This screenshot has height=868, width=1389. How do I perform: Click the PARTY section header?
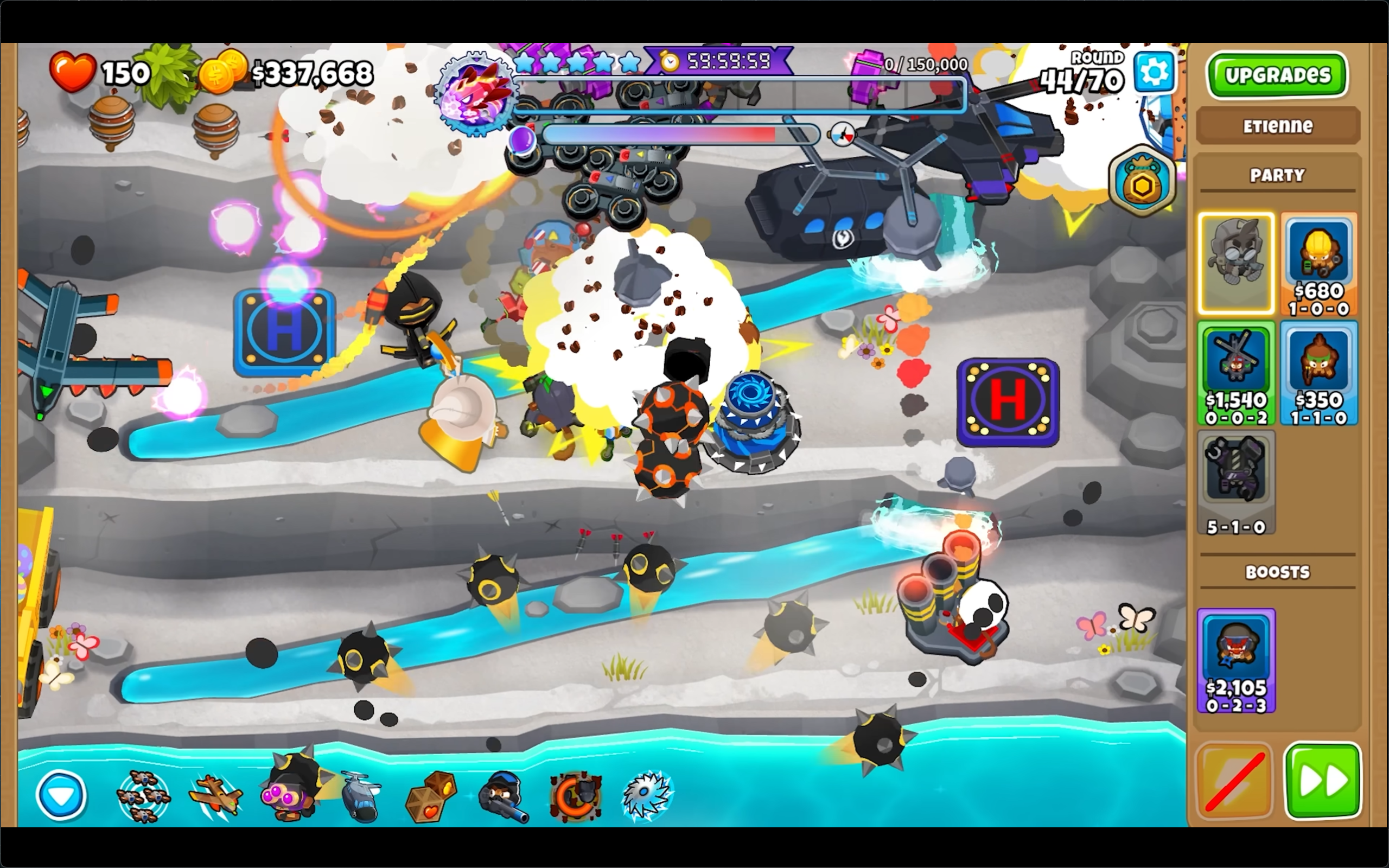pyautogui.click(x=1278, y=175)
